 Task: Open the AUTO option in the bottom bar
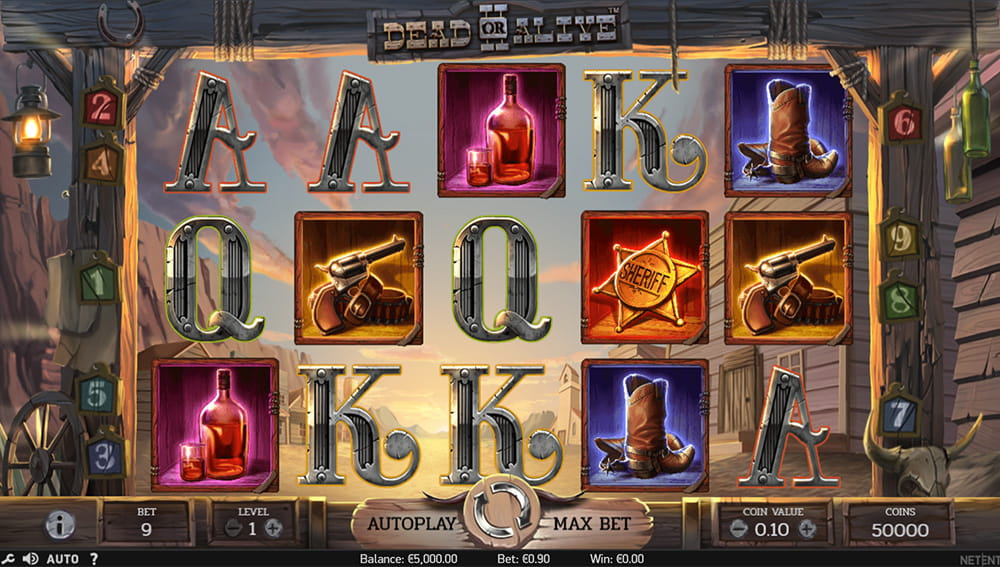coord(62,559)
